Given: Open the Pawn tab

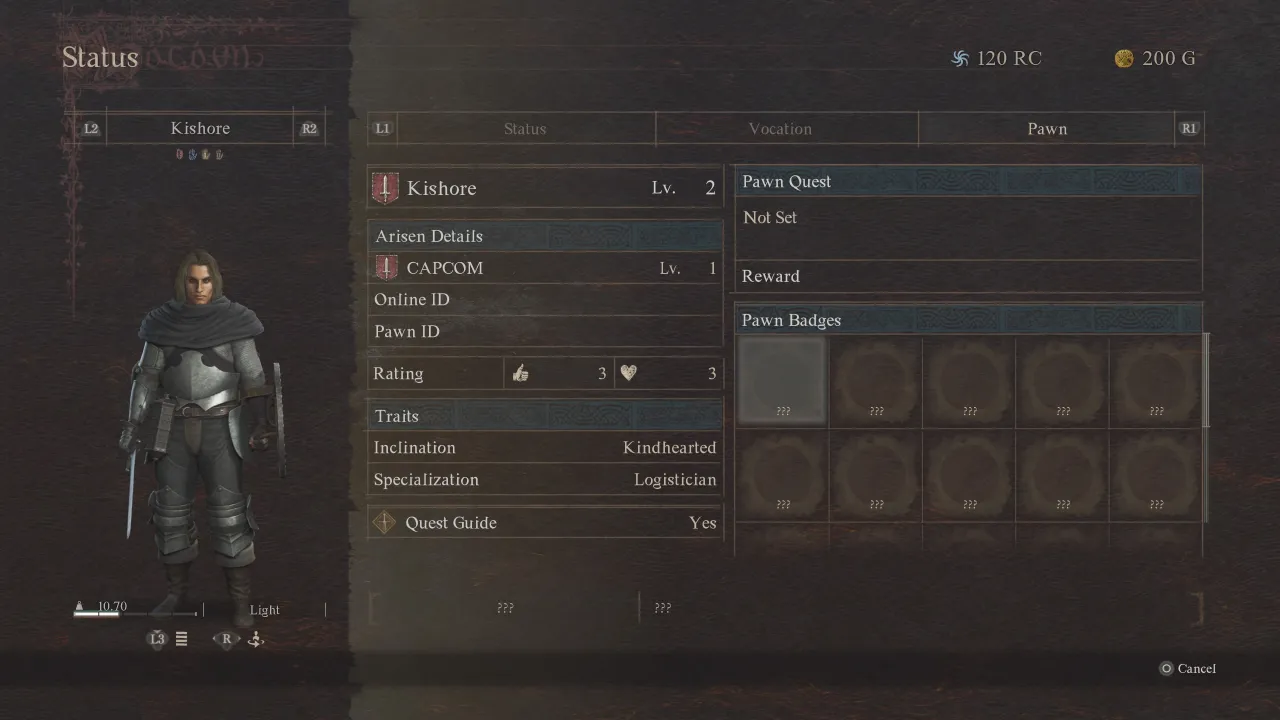Looking at the screenshot, I should 1047,128.
